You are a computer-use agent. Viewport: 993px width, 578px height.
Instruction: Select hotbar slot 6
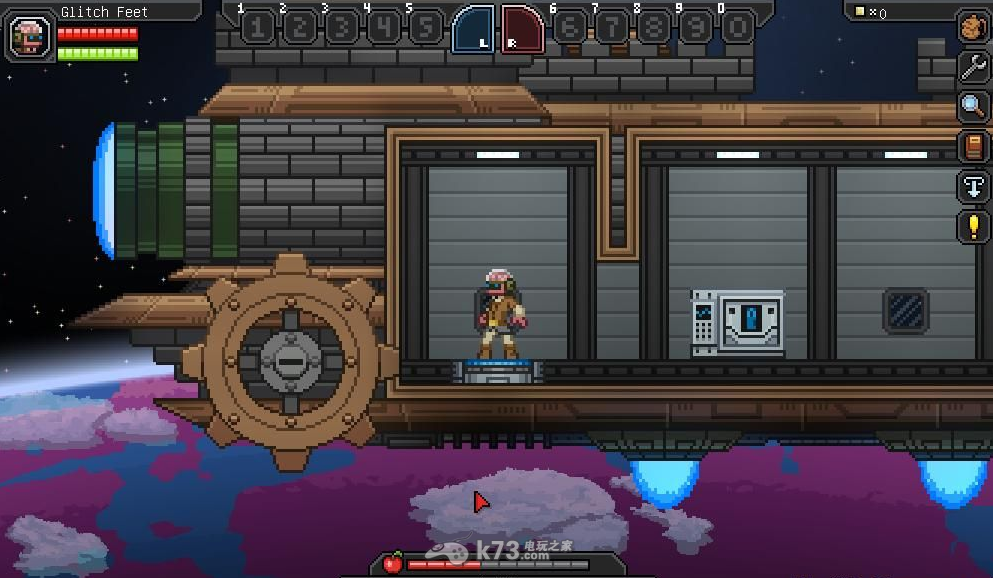tap(570, 27)
